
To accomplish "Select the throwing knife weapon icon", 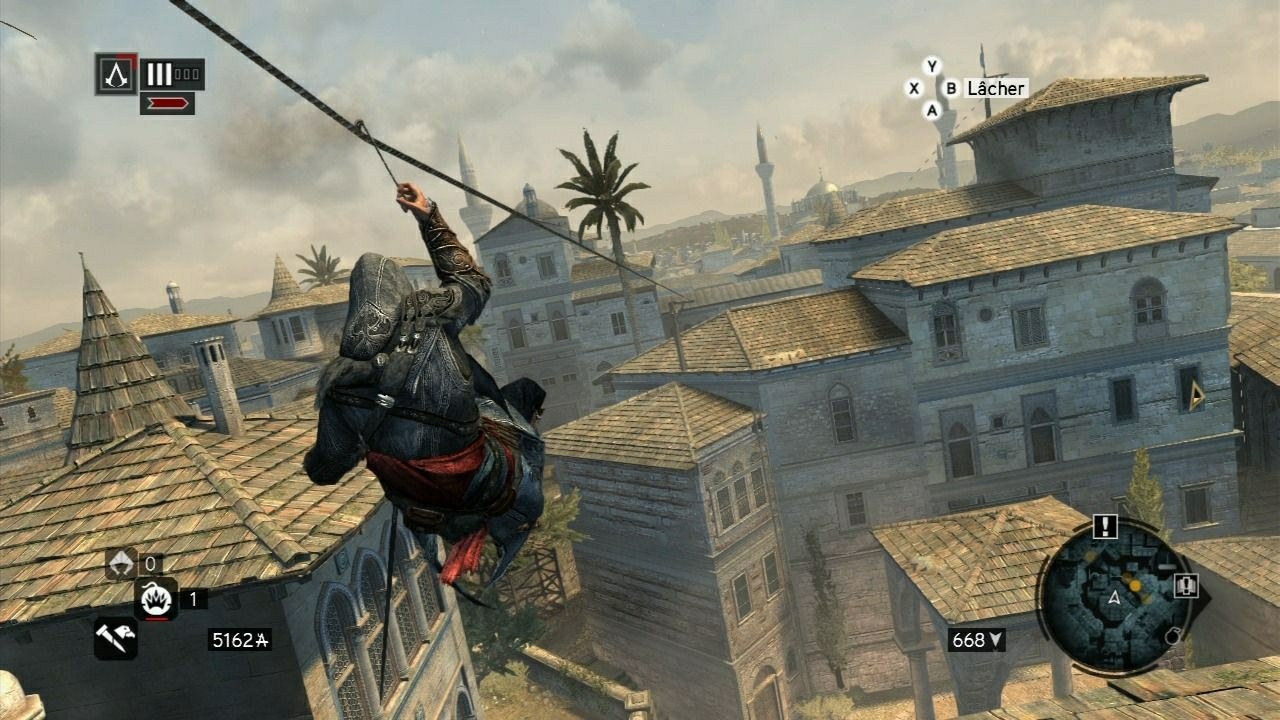I will [115, 637].
